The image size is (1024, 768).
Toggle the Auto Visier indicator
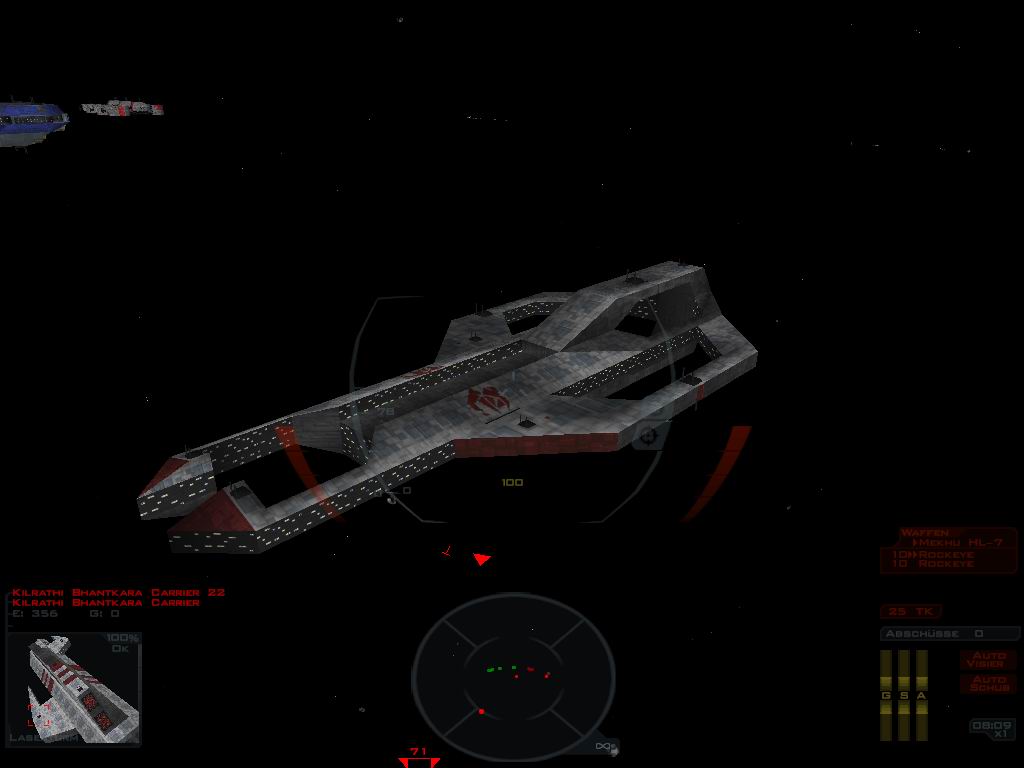pos(989,660)
